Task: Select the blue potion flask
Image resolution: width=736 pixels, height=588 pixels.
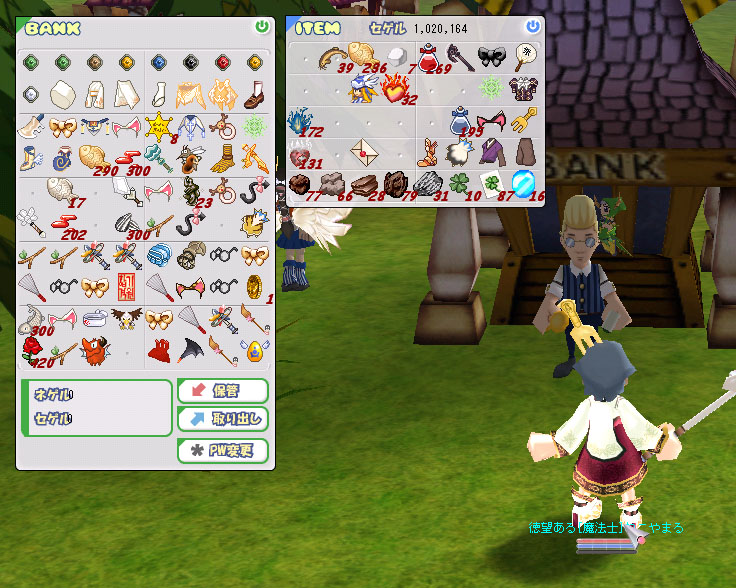Action: (460, 121)
